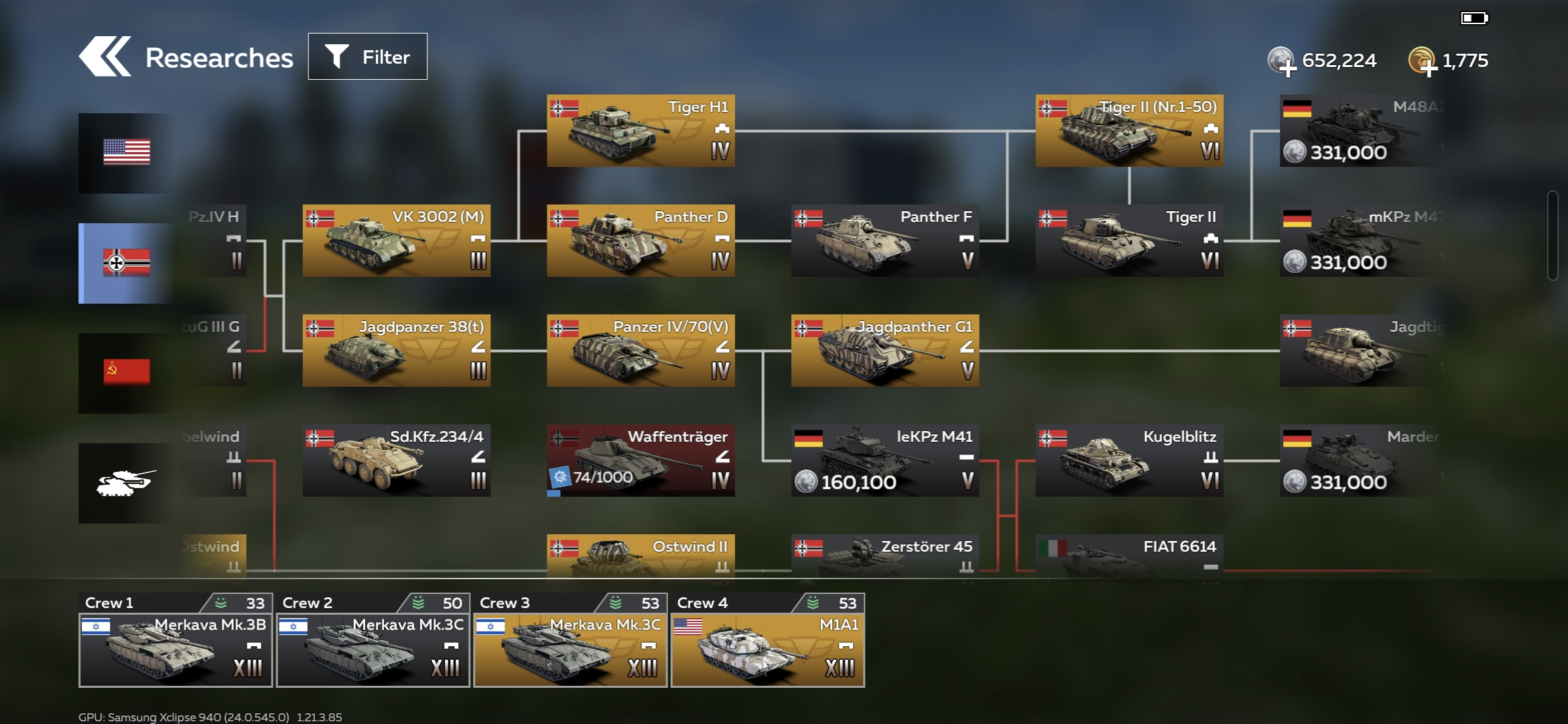Viewport: 1568px width, 724px height.
Task: Open the Jagdpanzer 38(t) node
Action: [396, 351]
